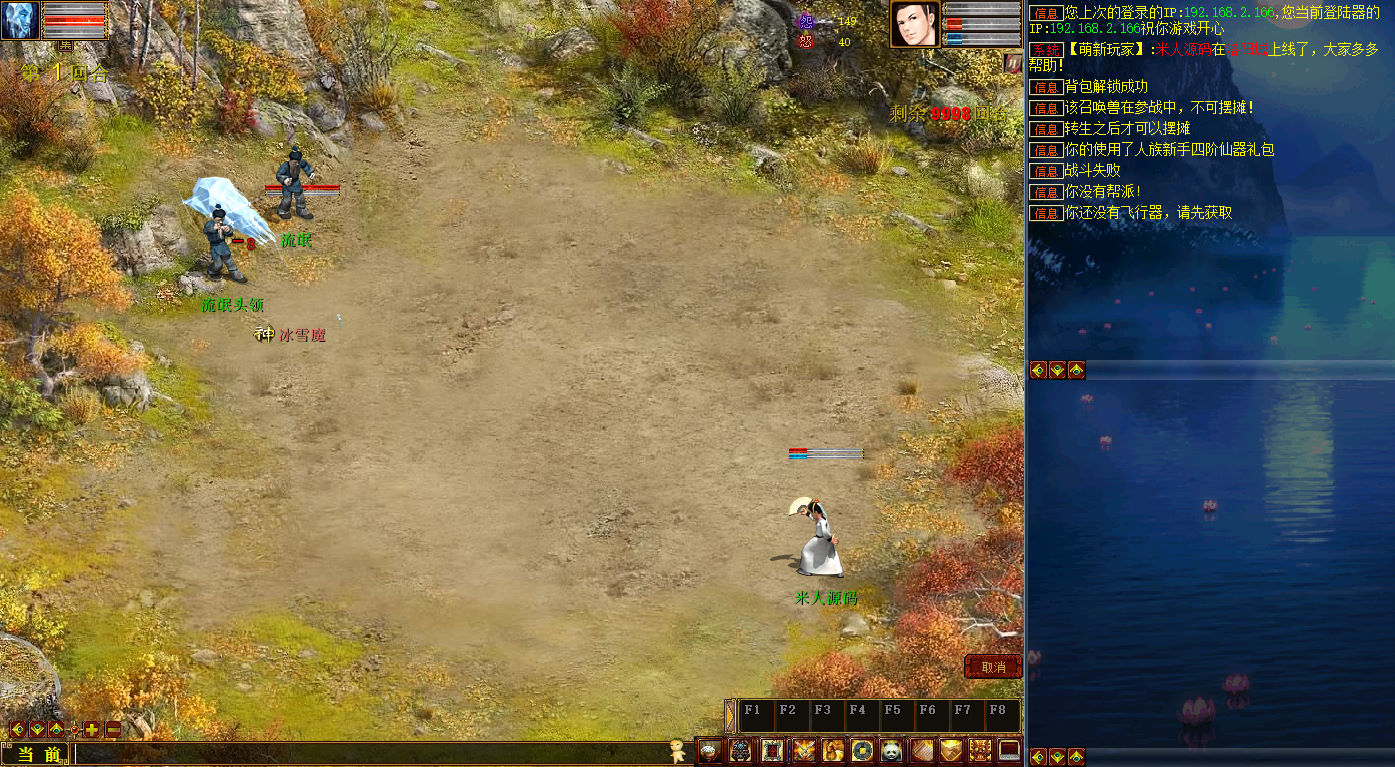
Task: Select the ice pet portrait
Action: point(20,20)
